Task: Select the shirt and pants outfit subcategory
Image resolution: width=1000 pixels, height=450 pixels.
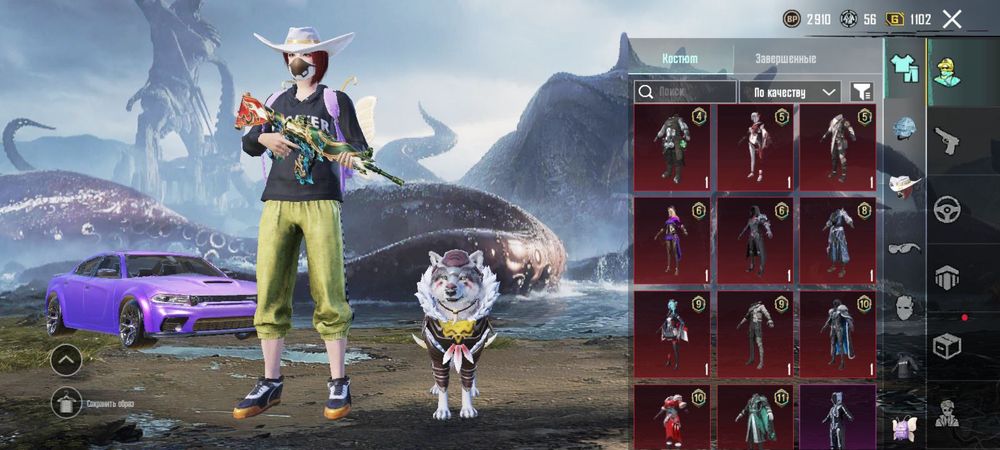Action: [x=905, y=68]
